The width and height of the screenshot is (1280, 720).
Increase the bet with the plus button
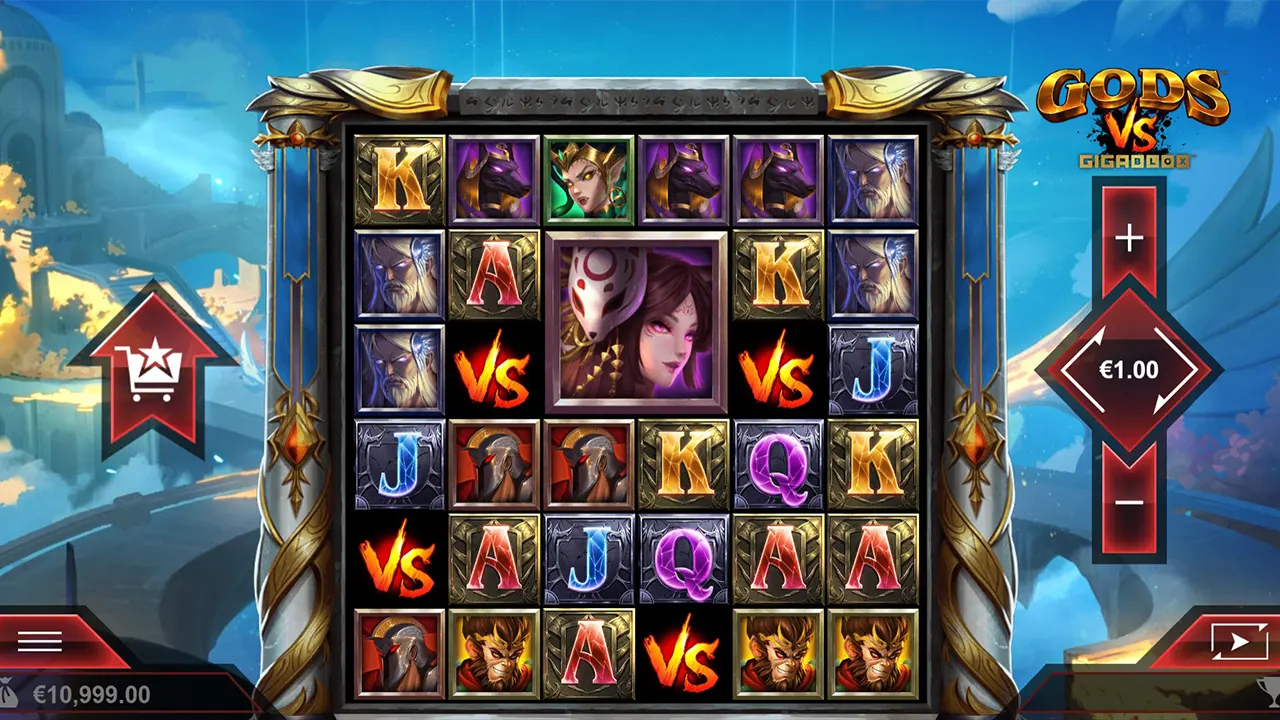click(x=1129, y=238)
